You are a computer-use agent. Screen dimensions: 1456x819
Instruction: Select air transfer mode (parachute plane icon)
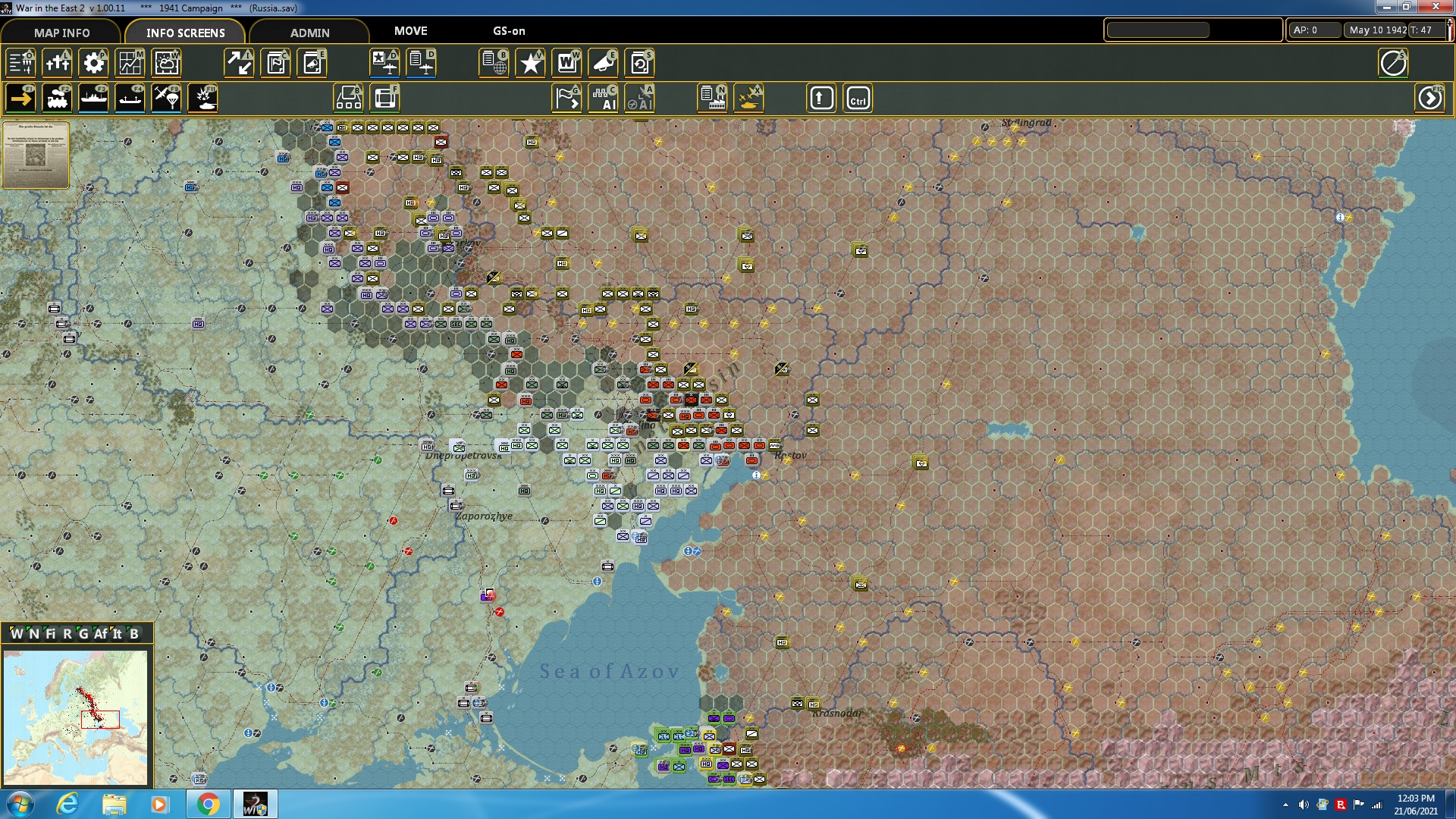point(168,98)
